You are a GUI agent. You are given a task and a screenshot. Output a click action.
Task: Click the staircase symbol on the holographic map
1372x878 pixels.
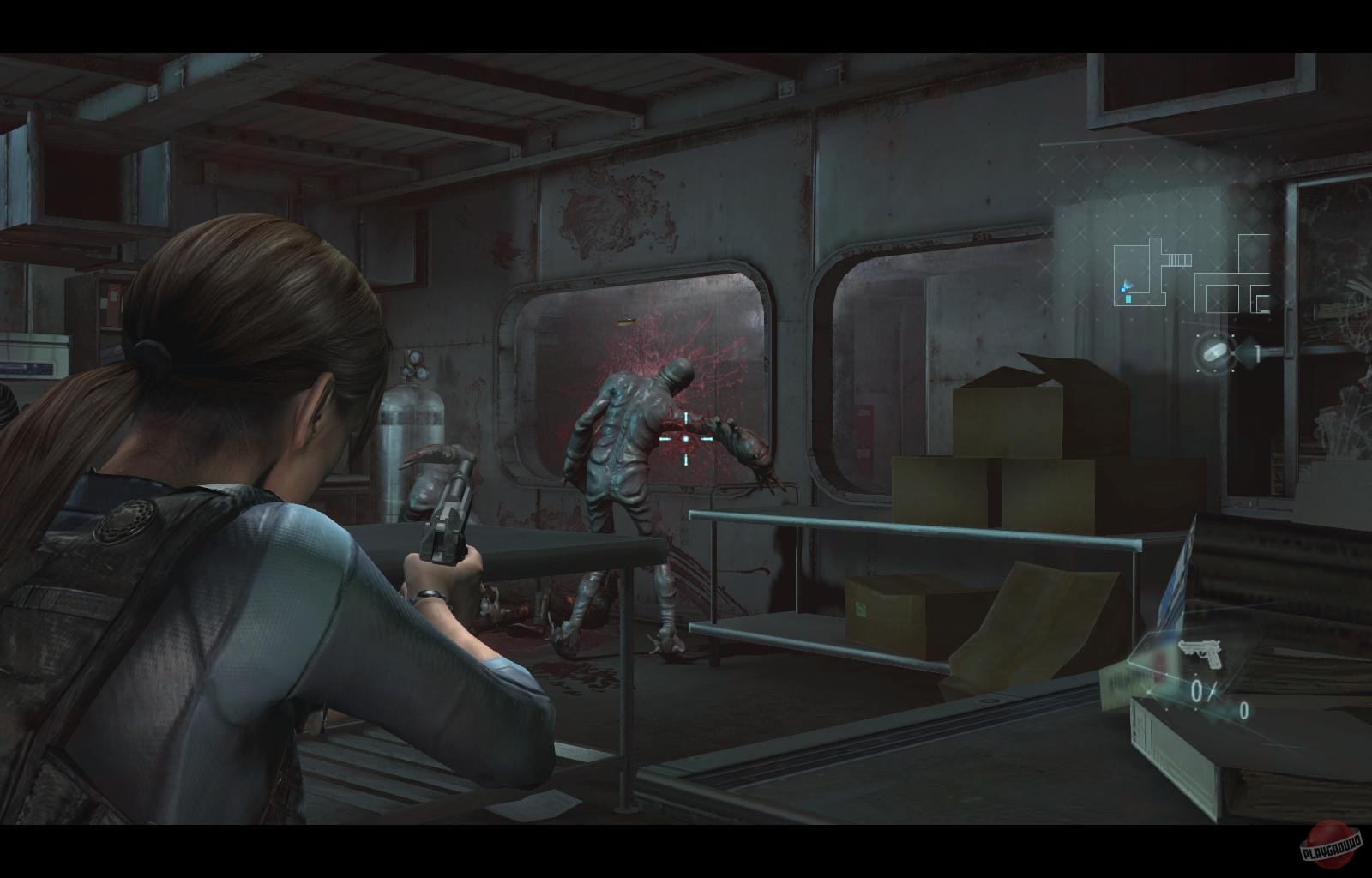[x=1179, y=259]
